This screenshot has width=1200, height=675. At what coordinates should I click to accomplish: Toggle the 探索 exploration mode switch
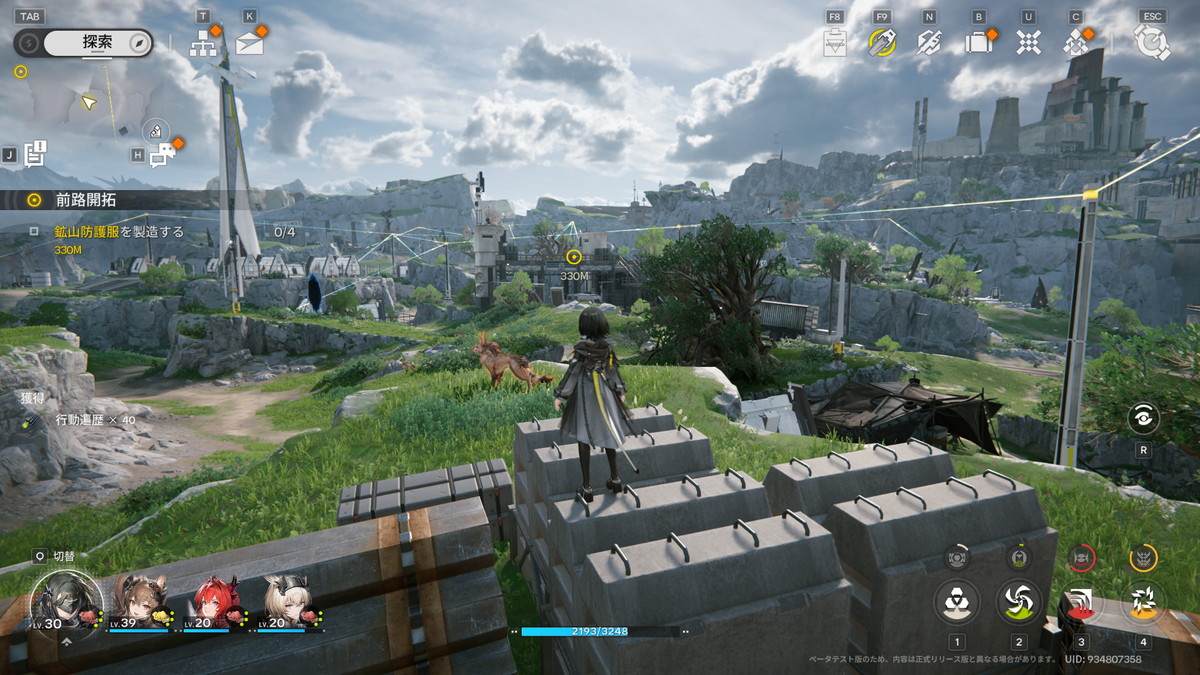coord(84,43)
